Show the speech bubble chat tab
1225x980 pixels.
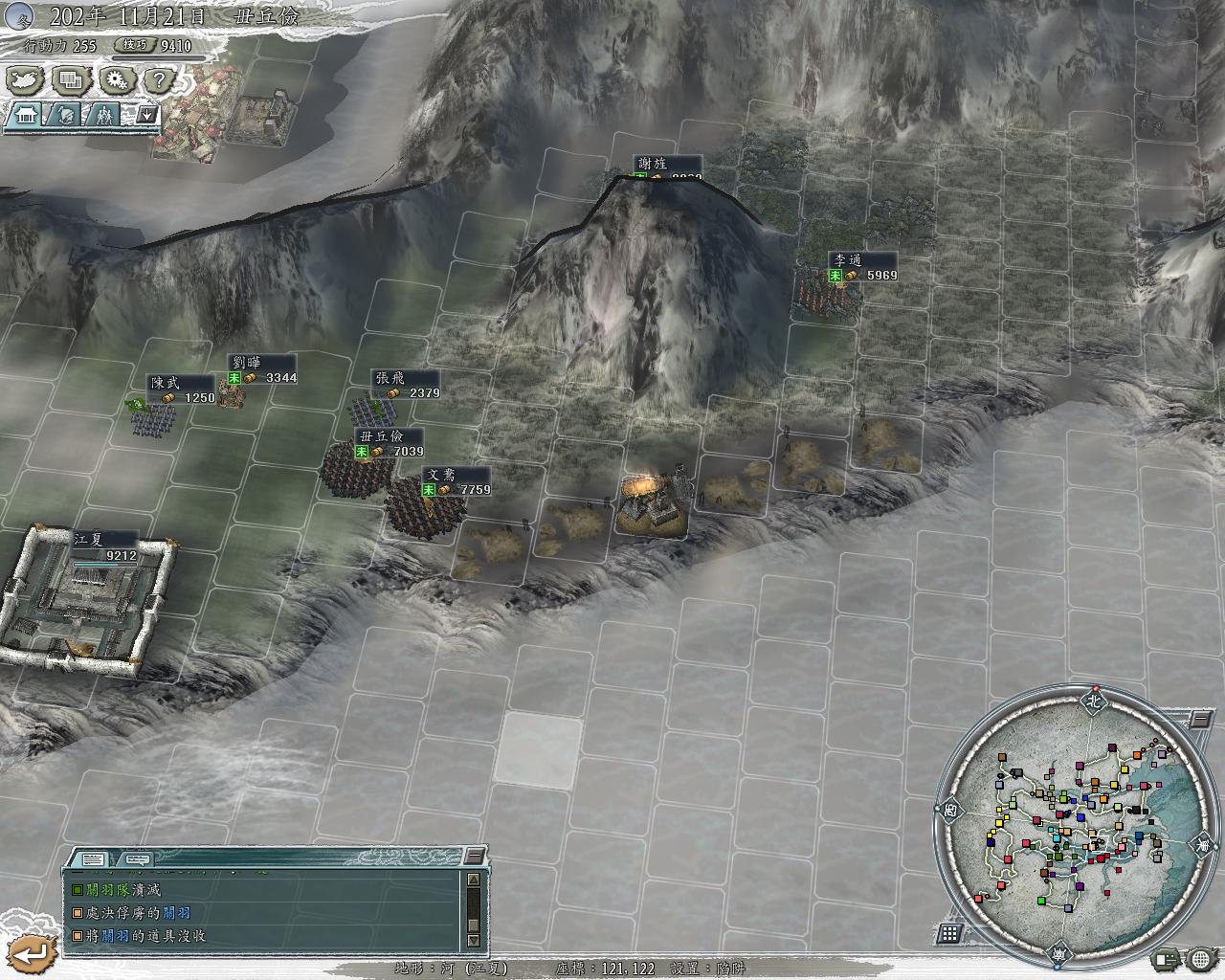coord(138,858)
